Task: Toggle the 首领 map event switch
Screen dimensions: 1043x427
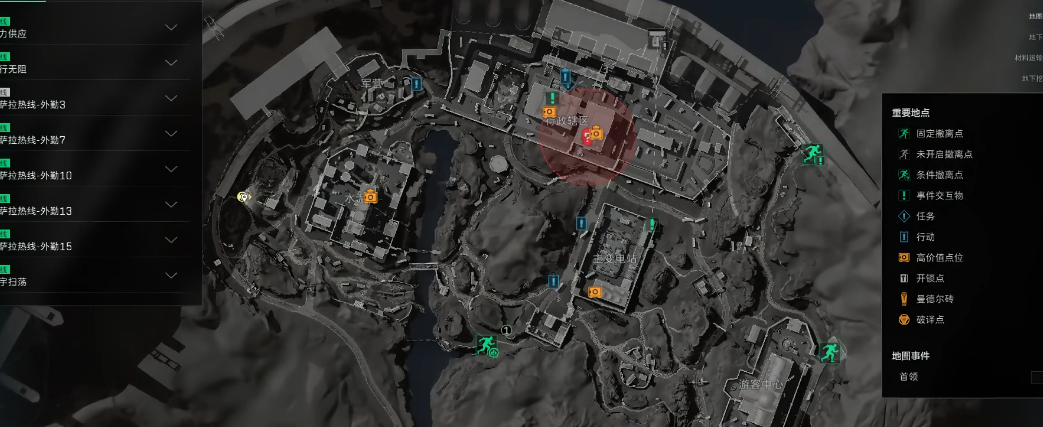Action: 1036,377
